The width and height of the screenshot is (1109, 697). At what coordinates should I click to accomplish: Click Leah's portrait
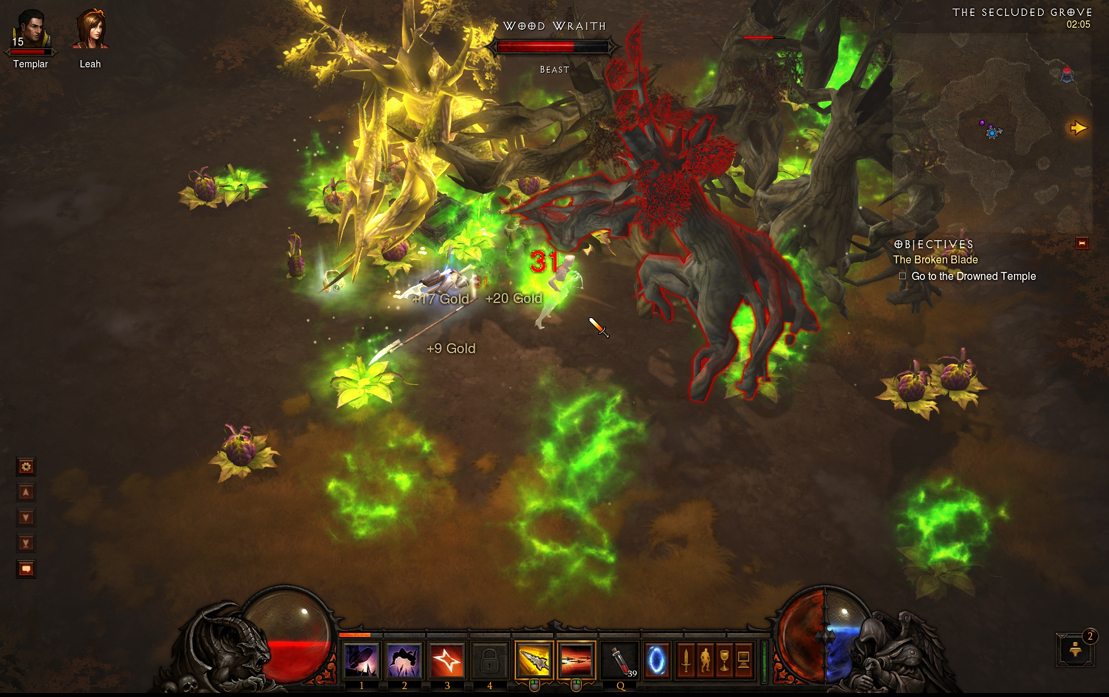pyautogui.click(x=90, y=31)
